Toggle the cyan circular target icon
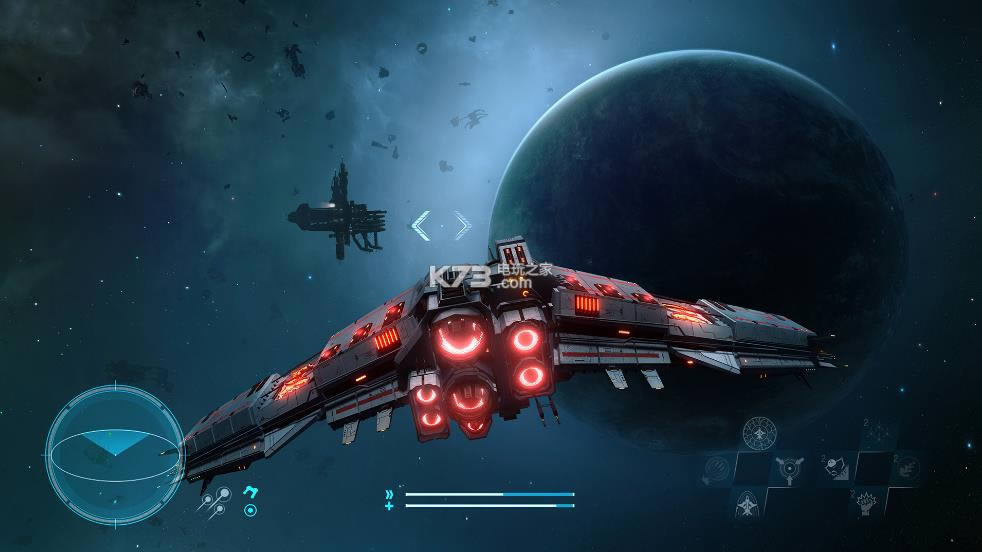 (250, 510)
